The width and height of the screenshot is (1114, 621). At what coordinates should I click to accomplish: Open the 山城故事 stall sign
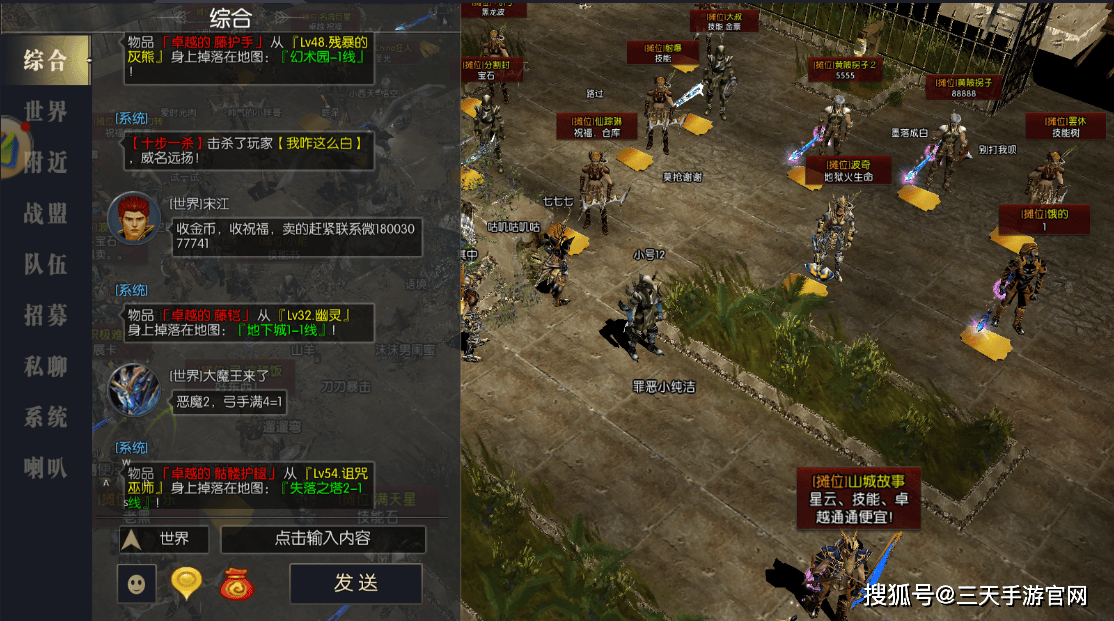tap(859, 498)
